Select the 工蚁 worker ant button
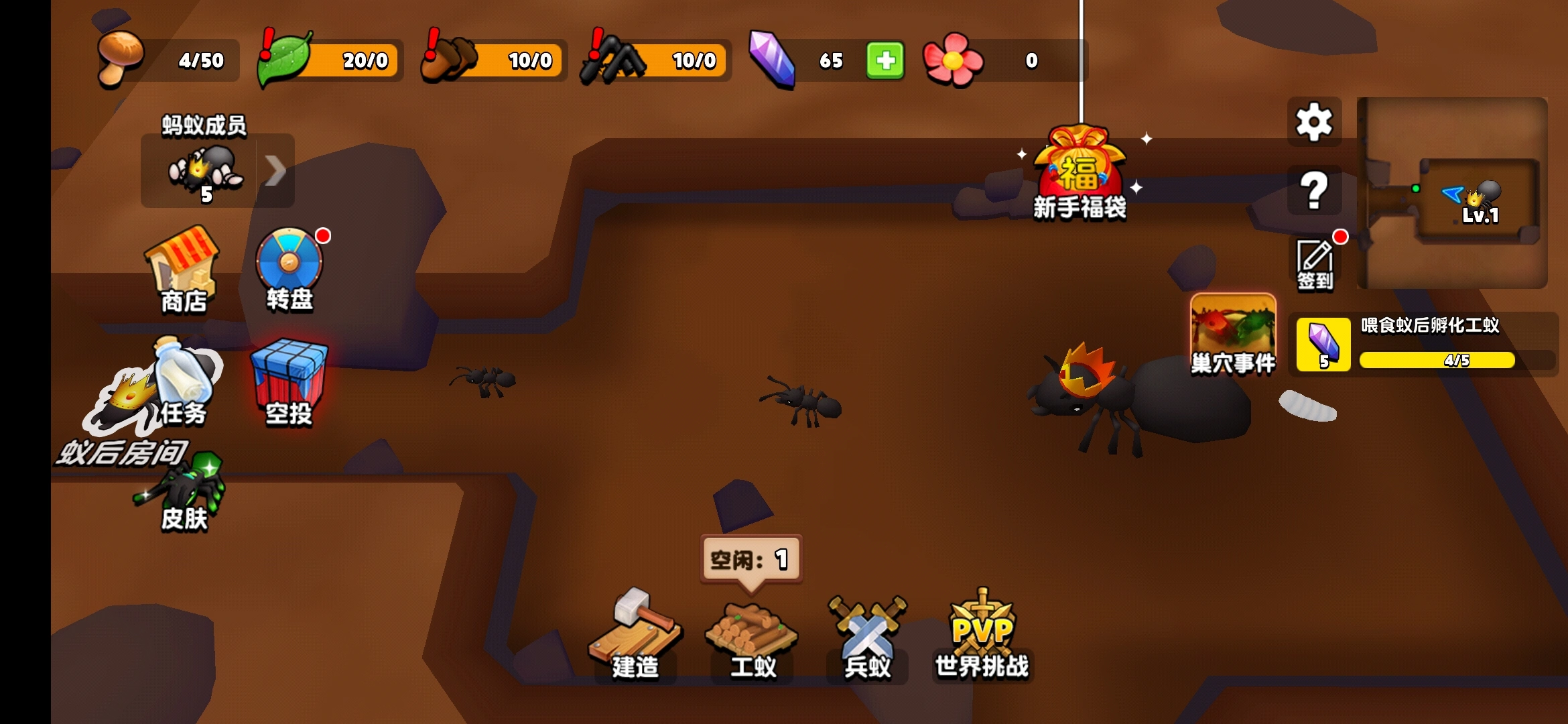Screen dimensions: 1568x724 (x=752, y=637)
